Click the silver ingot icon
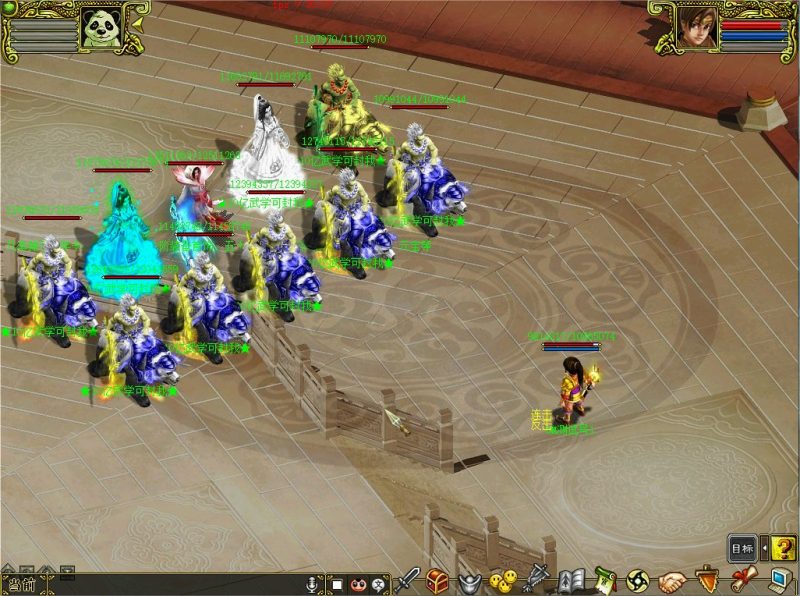 point(470,580)
